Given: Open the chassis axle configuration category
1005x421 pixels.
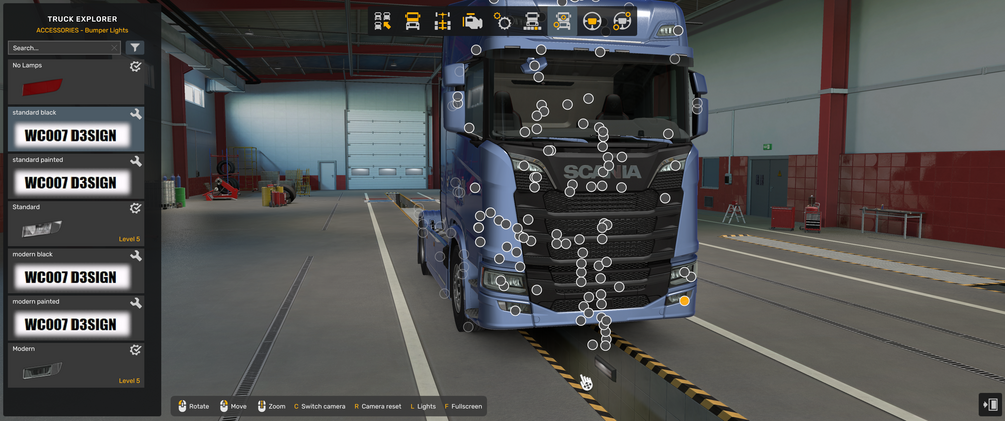Looking at the screenshot, I should click(x=442, y=21).
